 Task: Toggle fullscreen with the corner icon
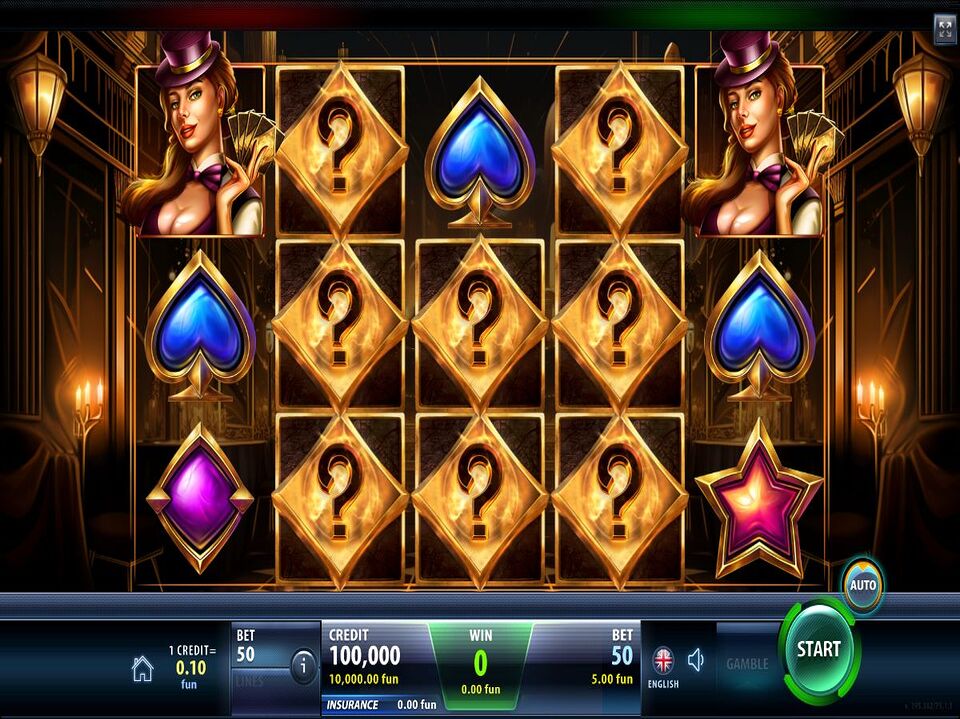click(944, 29)
